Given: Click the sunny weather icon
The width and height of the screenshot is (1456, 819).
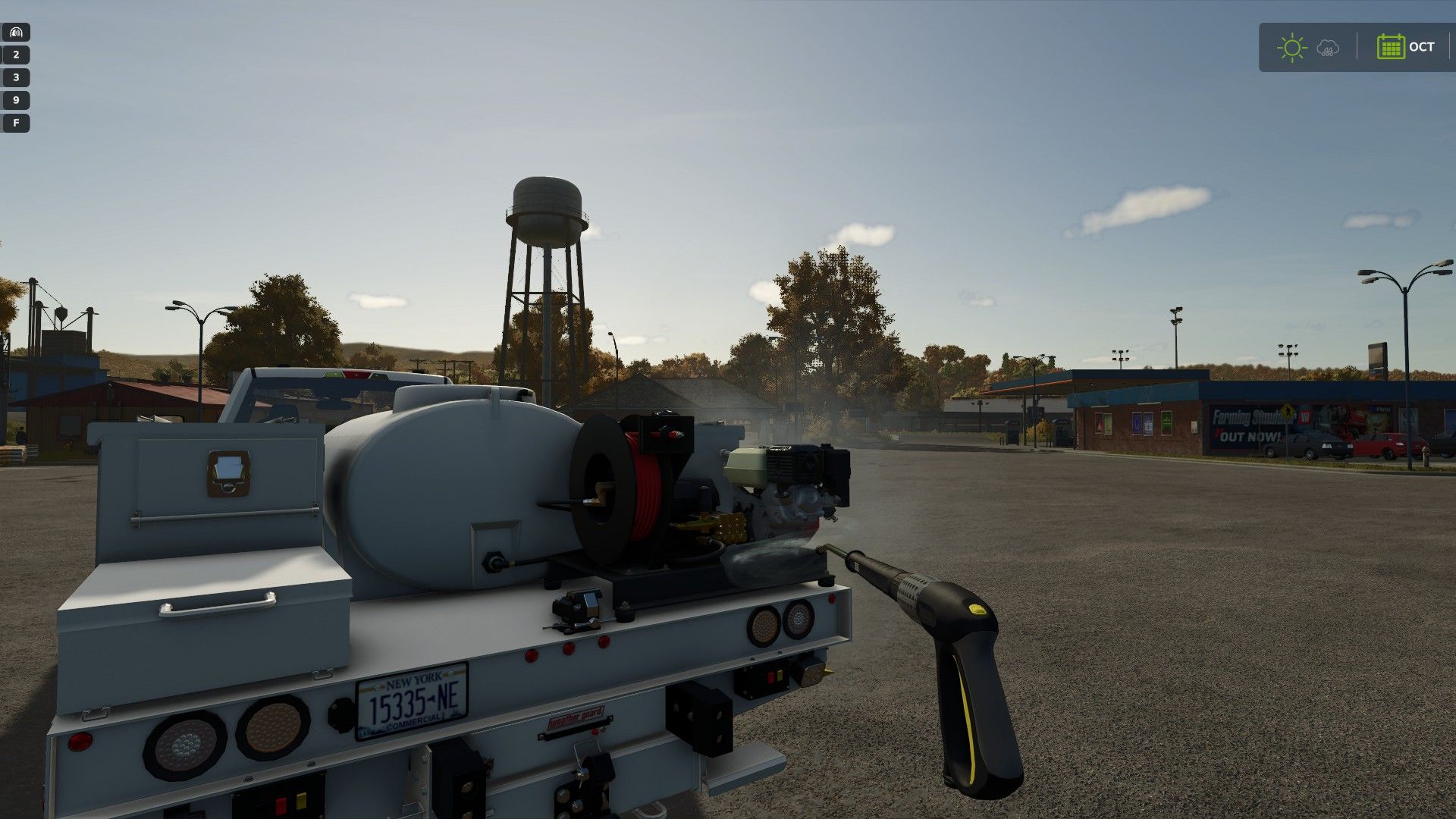Looking at the screenshot, I should pyautogui.click(x=1291, y=48).
